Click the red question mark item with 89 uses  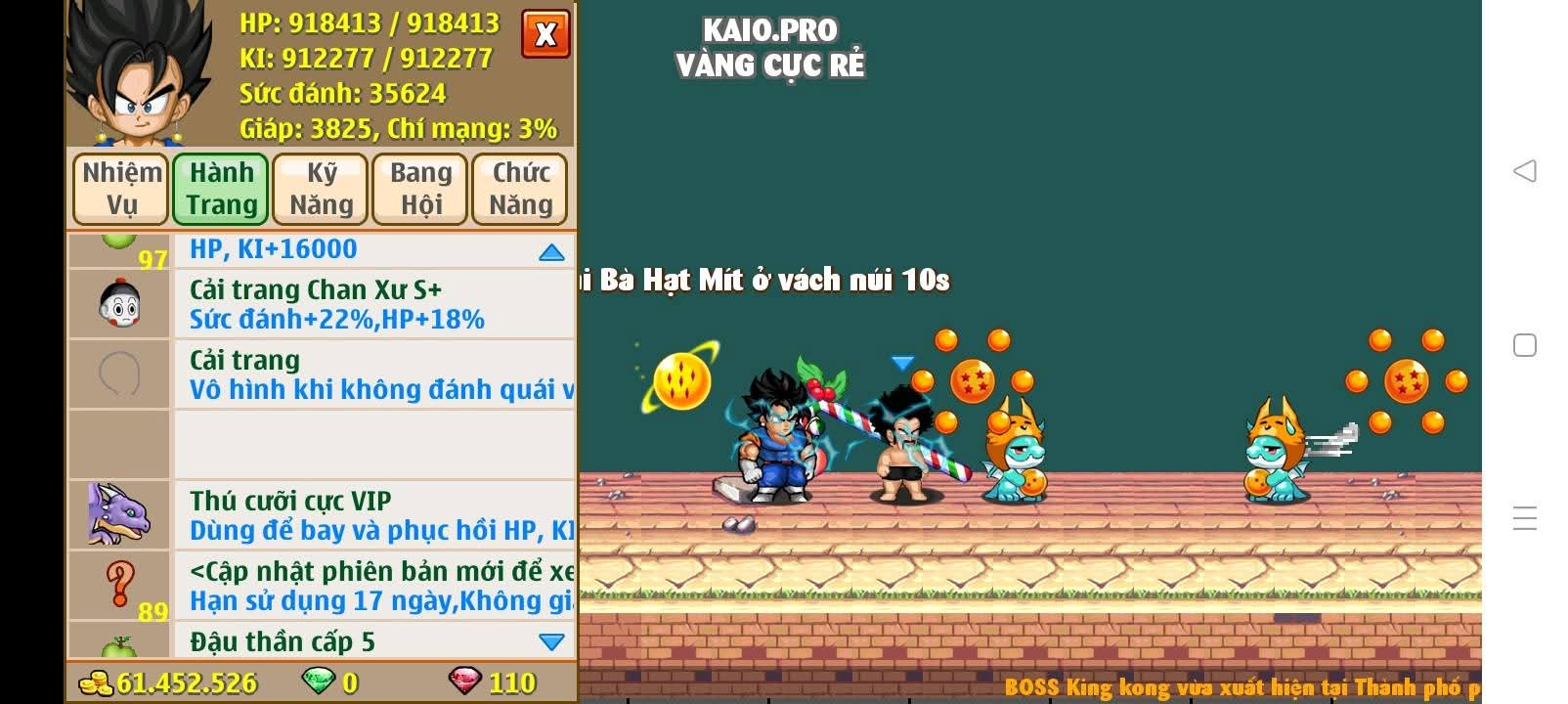pyautogui.click(x=117, y=585)
